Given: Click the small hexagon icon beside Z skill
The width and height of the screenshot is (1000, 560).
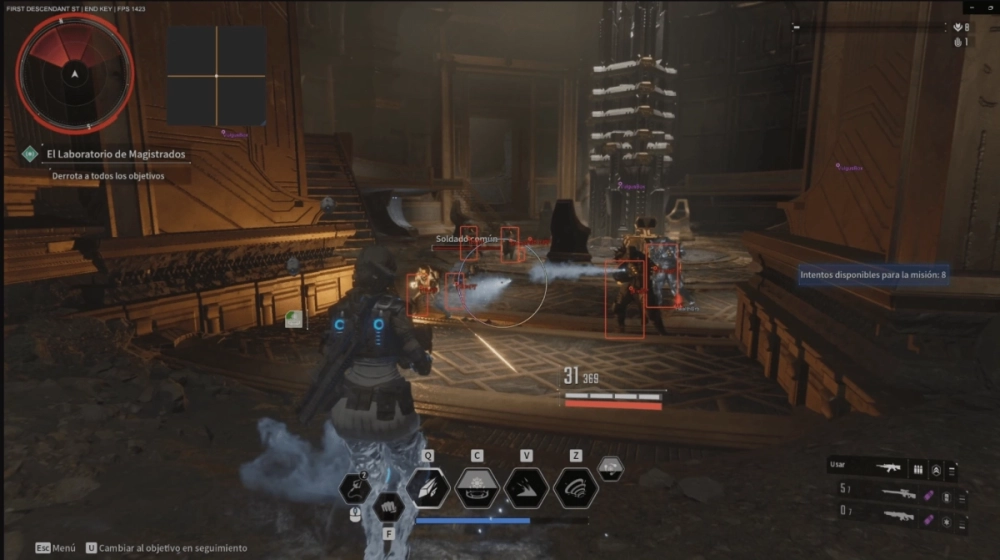Looking at the screenshot, I should (x=610, y=468).
